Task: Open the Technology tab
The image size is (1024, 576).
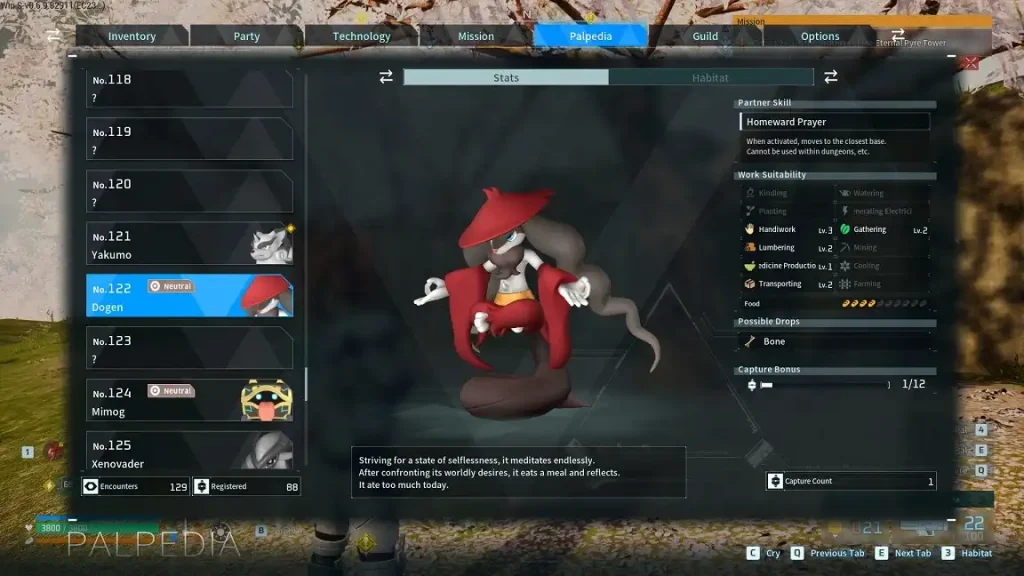Action: (361, 36)
